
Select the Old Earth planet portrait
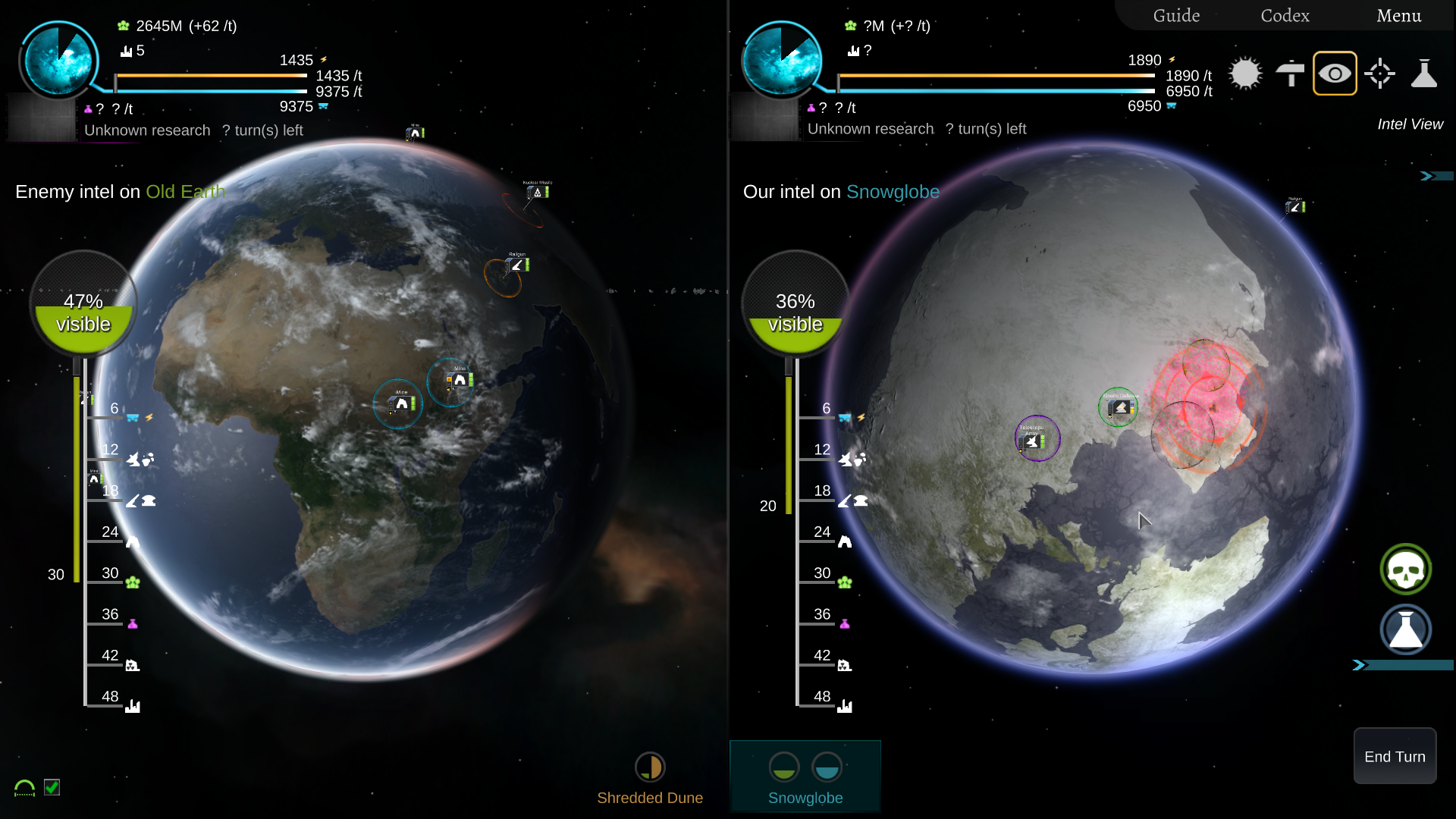pyautogui.click(x=58, y=59)
